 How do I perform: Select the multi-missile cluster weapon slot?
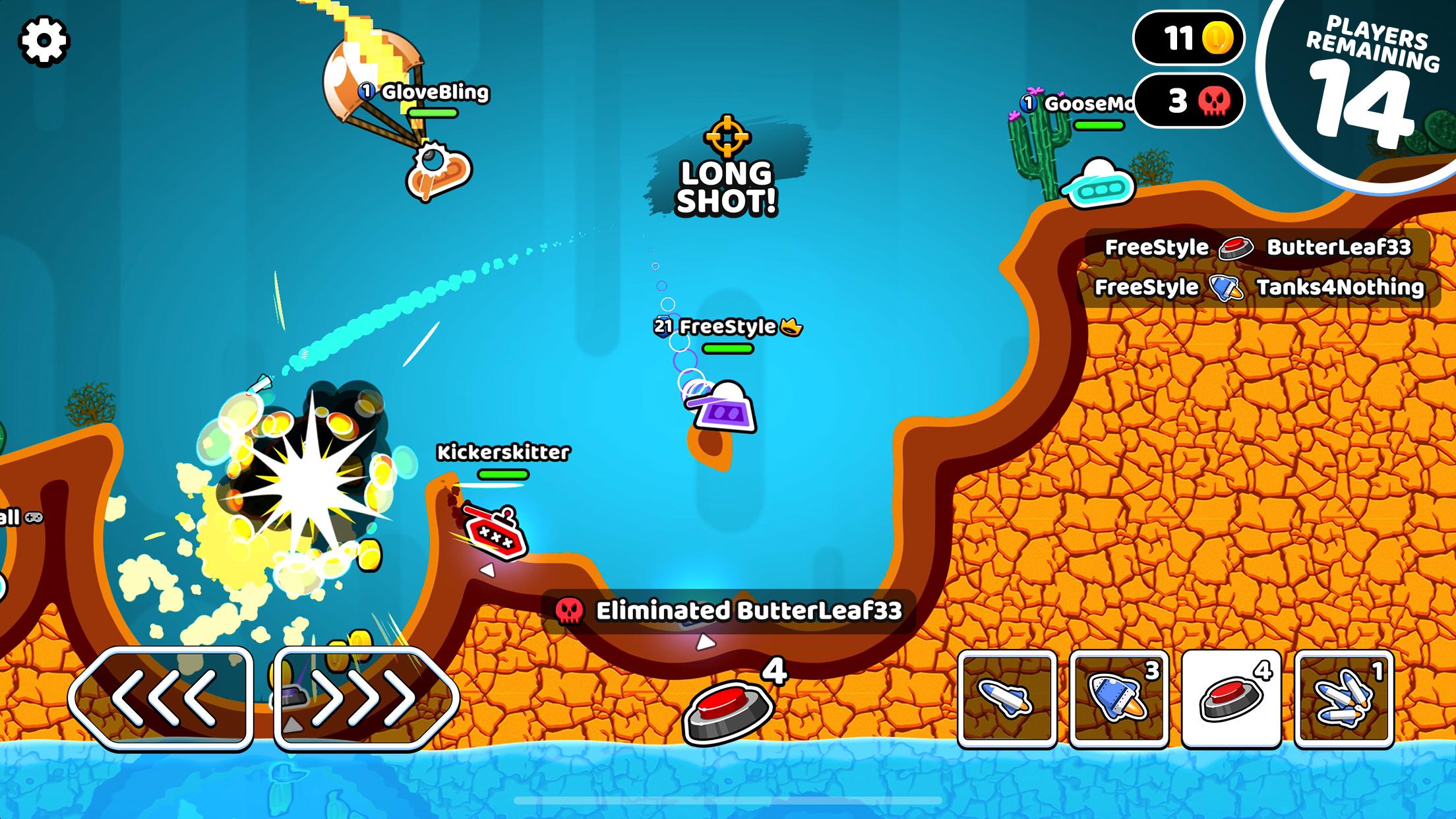(1344, 699)
